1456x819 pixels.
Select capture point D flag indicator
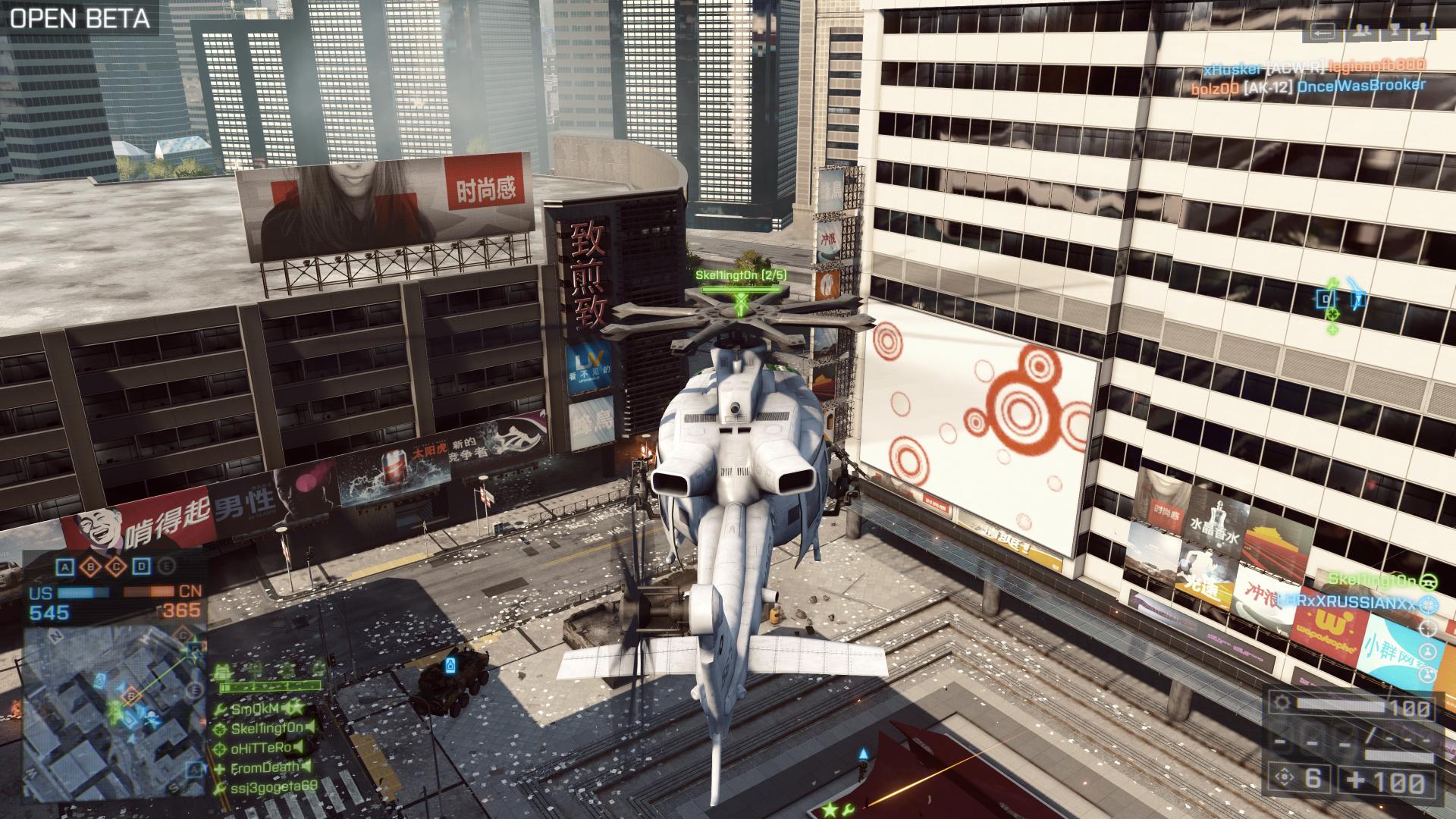[x=141, y=566]
